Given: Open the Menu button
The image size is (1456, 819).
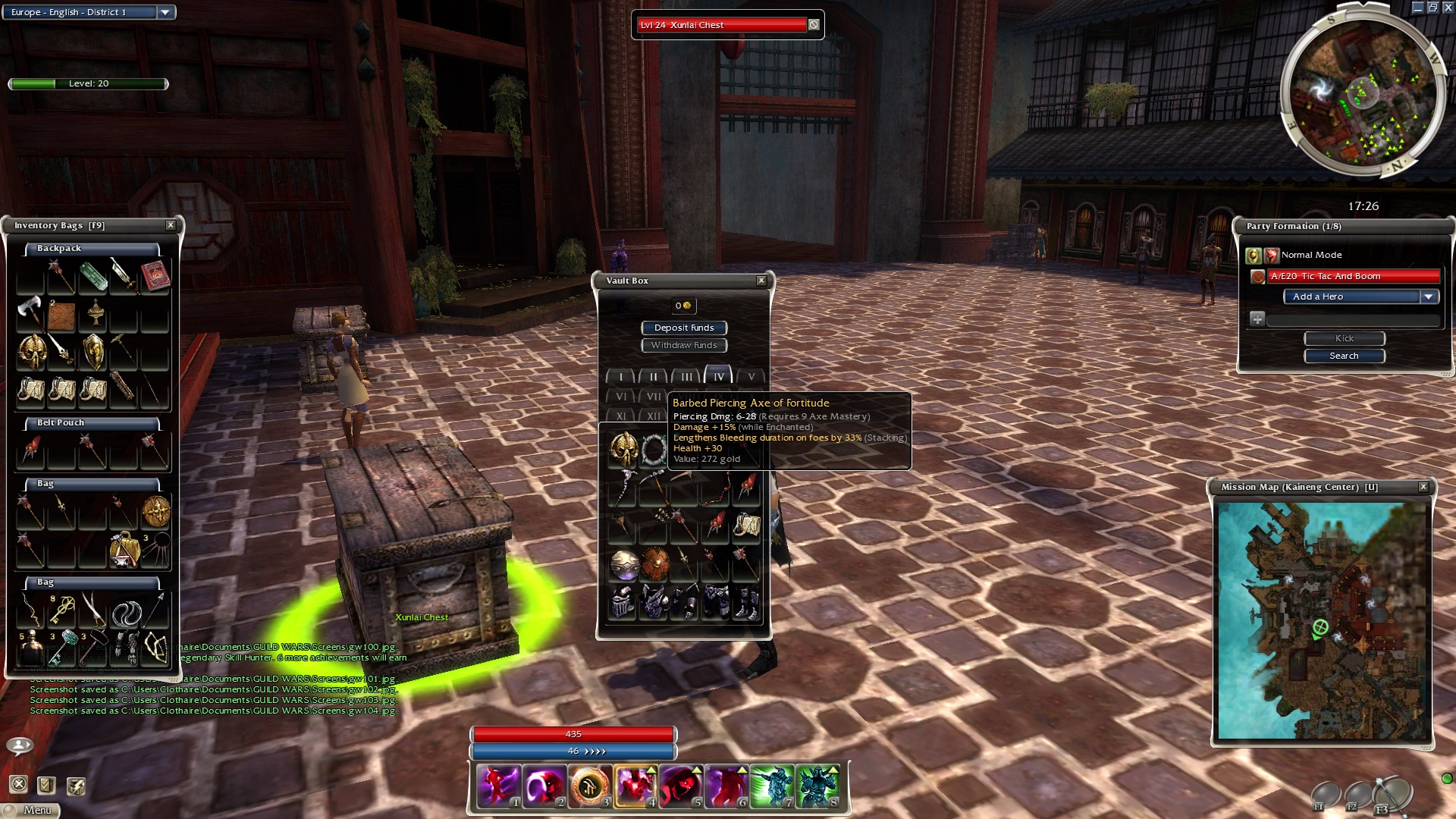Looking at the screenshot, I should (x=32, y=810).
